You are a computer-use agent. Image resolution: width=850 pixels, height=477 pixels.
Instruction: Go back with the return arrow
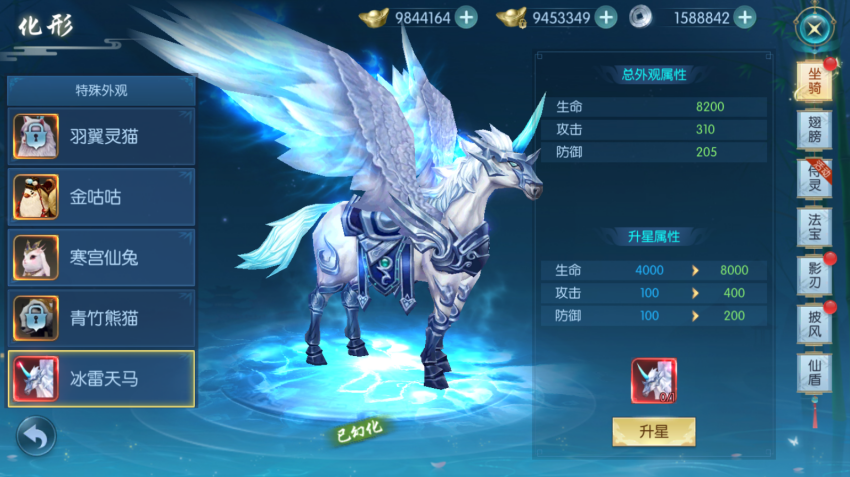tap(36, 436)
